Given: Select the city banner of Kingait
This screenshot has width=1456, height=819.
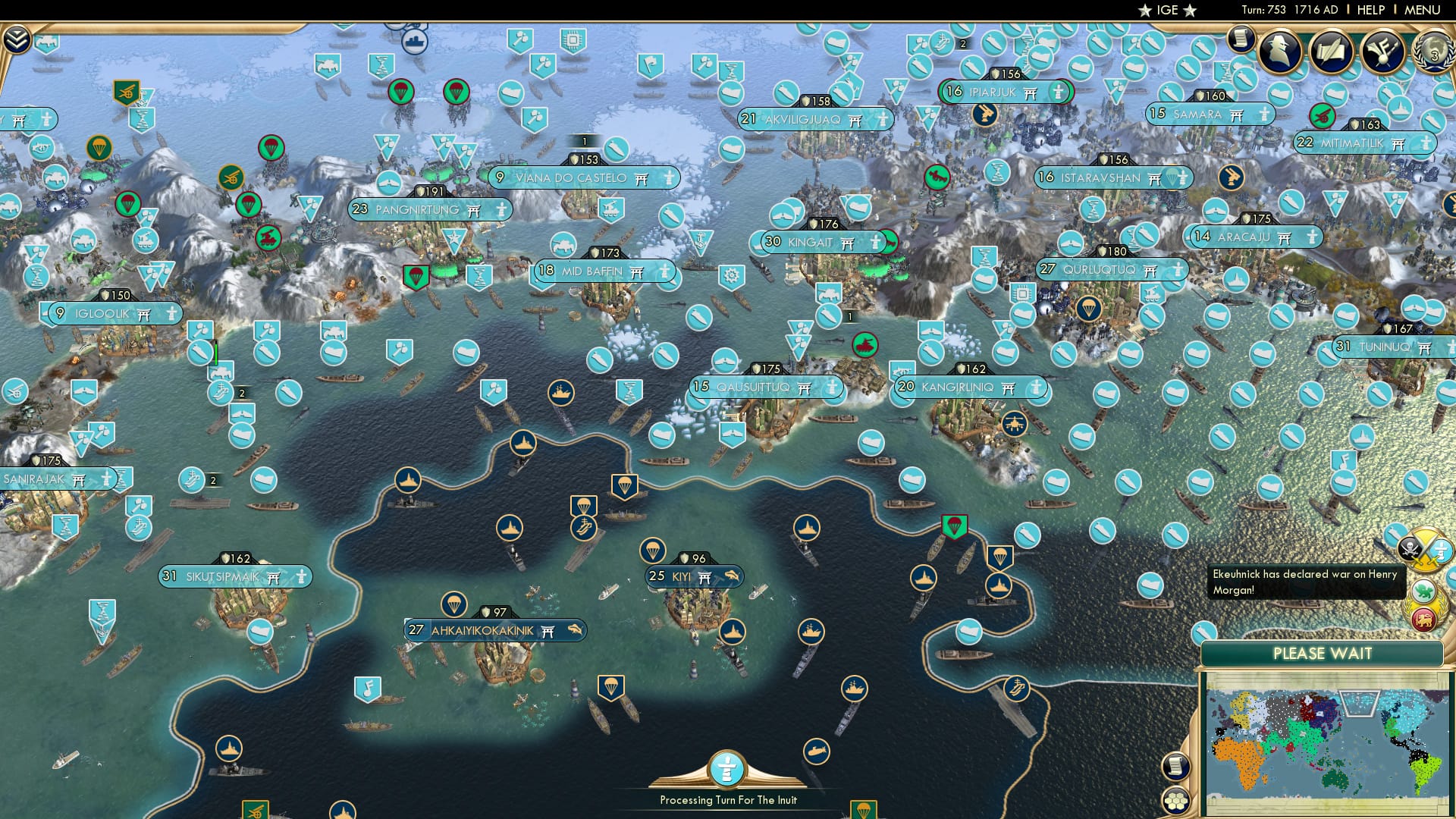Looking at the screenshot, I should 817,243.
